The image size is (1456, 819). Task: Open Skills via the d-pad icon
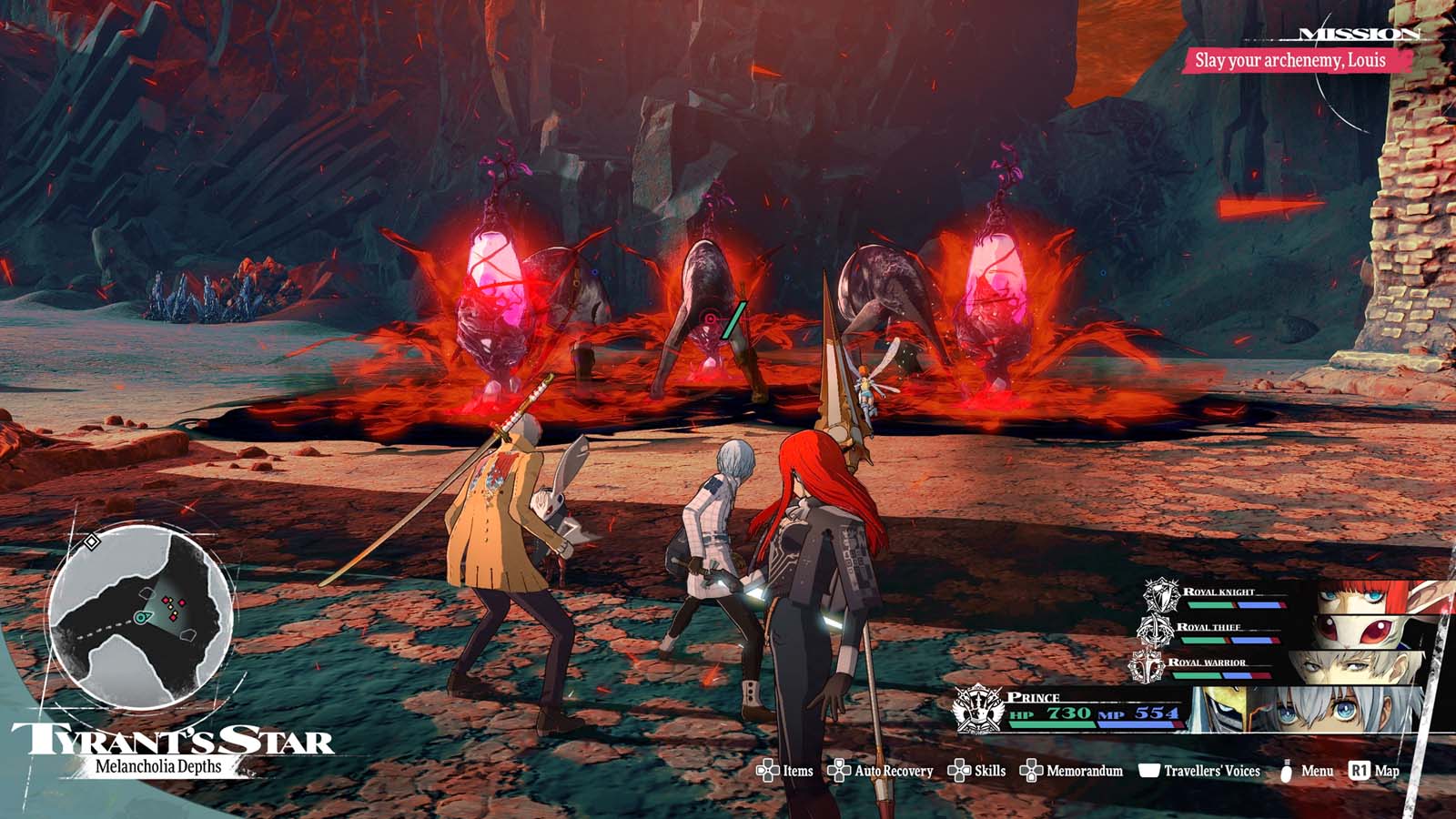click(958, 770)
